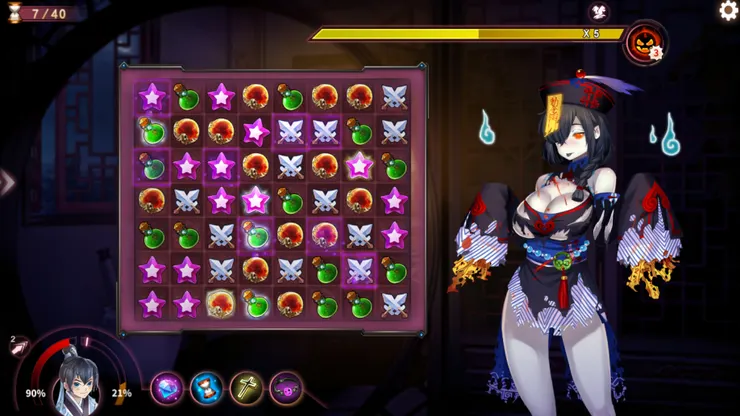Viewport: 740px width, 416px height.
Task: Activate the blue diamond gem skill
Action: [x=167, y=387]
